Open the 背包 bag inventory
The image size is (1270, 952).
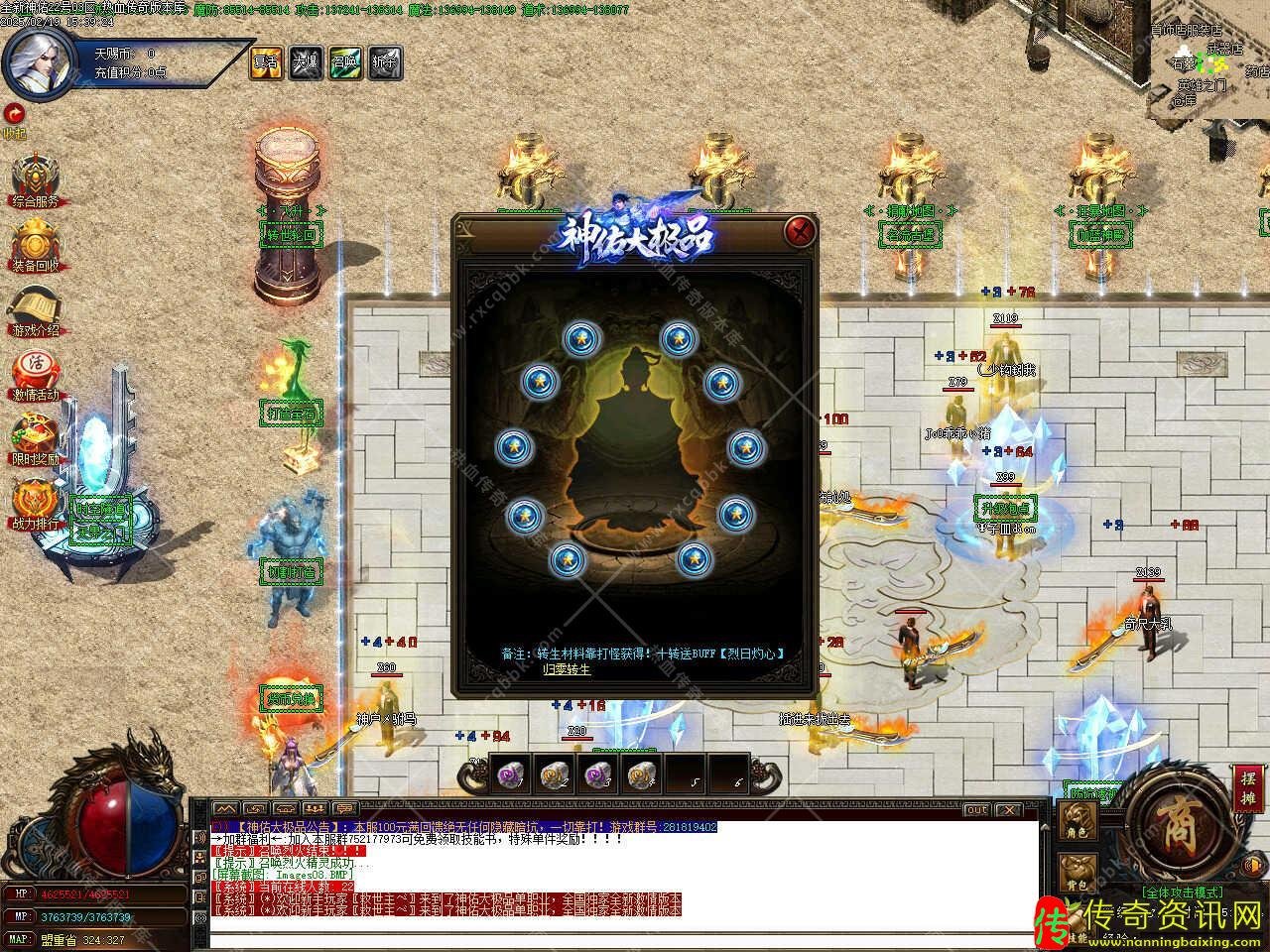[x=1078, y=871]
